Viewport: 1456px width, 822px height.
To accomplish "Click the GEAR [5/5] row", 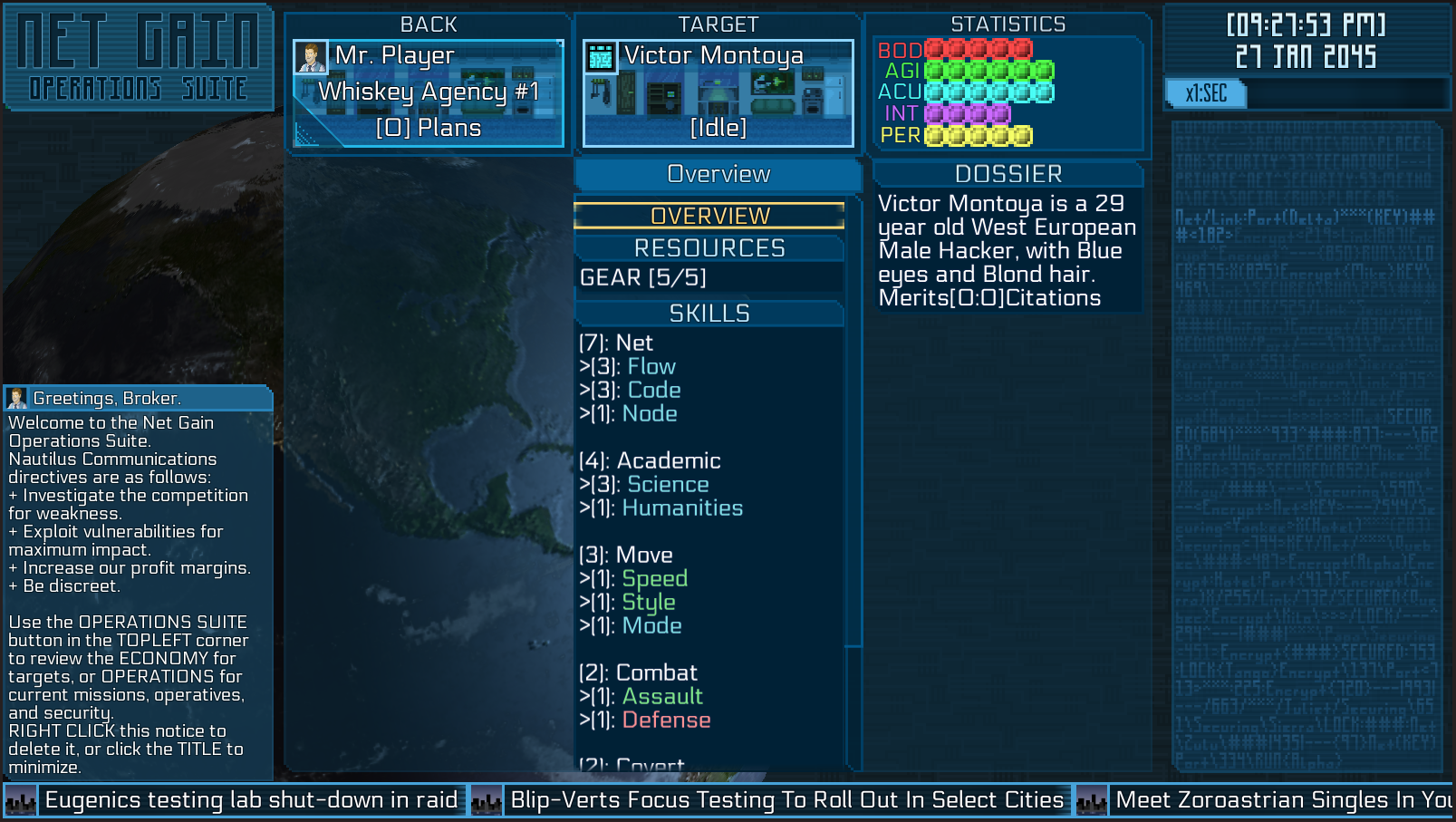I will 643,277.
